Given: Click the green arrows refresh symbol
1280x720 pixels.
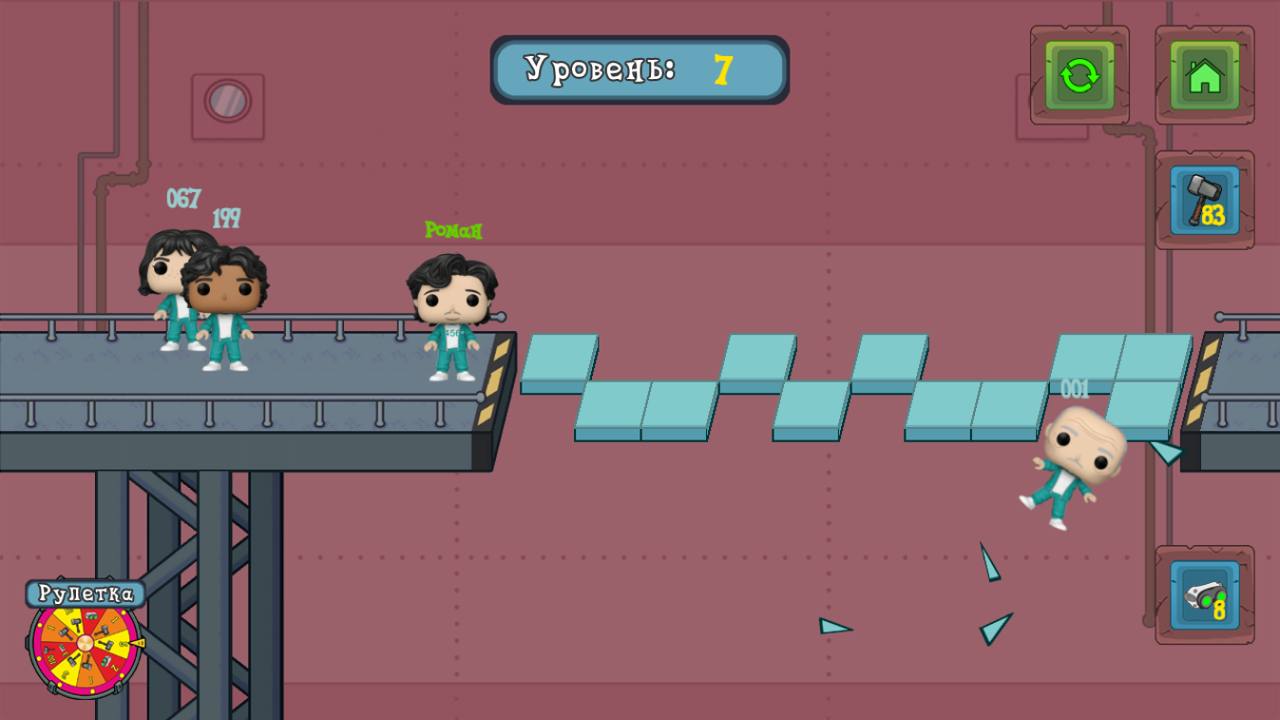Looking at the screenshot, I should (1078, 74).
